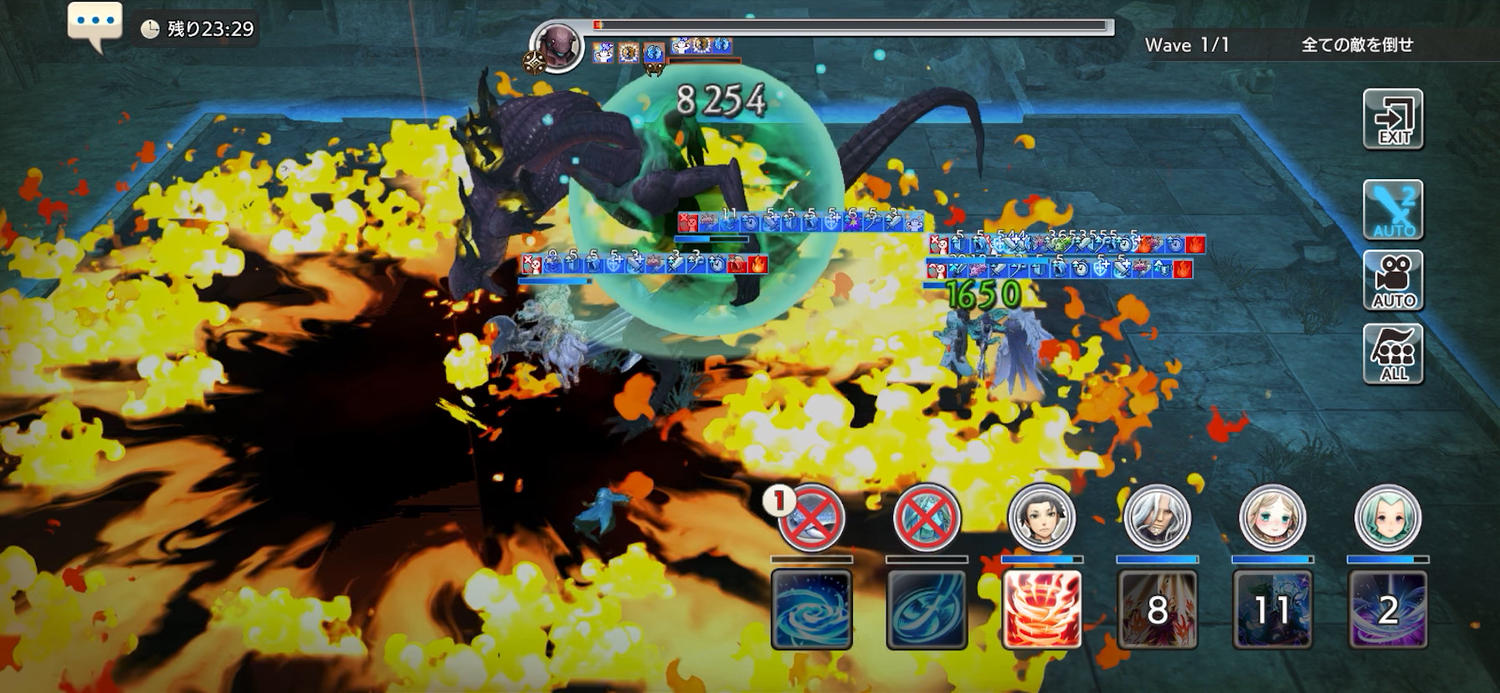
Task: Open the chat speech bubble
Action: [95, 26]
